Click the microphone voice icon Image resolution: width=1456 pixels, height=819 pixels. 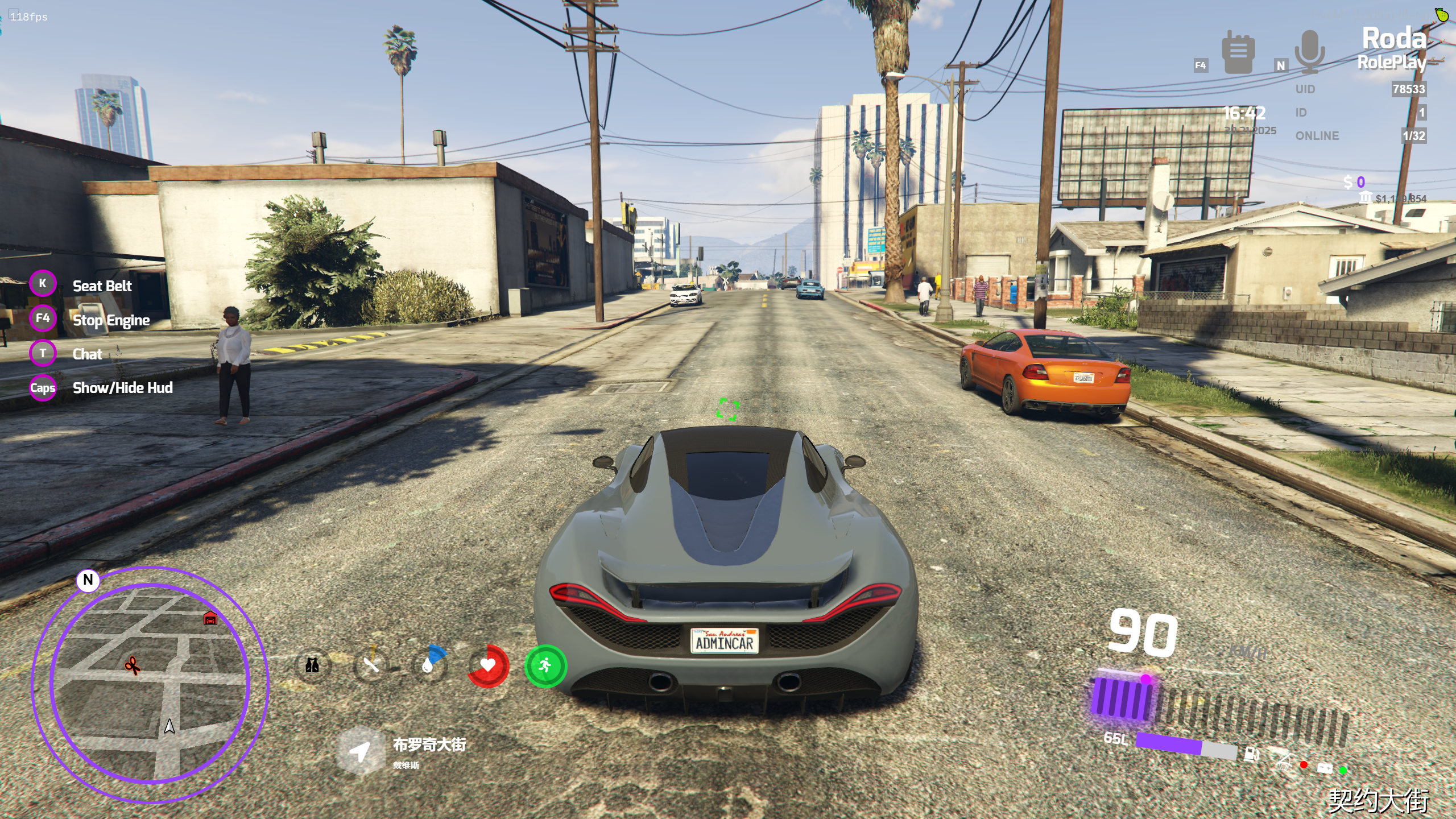1310,52
